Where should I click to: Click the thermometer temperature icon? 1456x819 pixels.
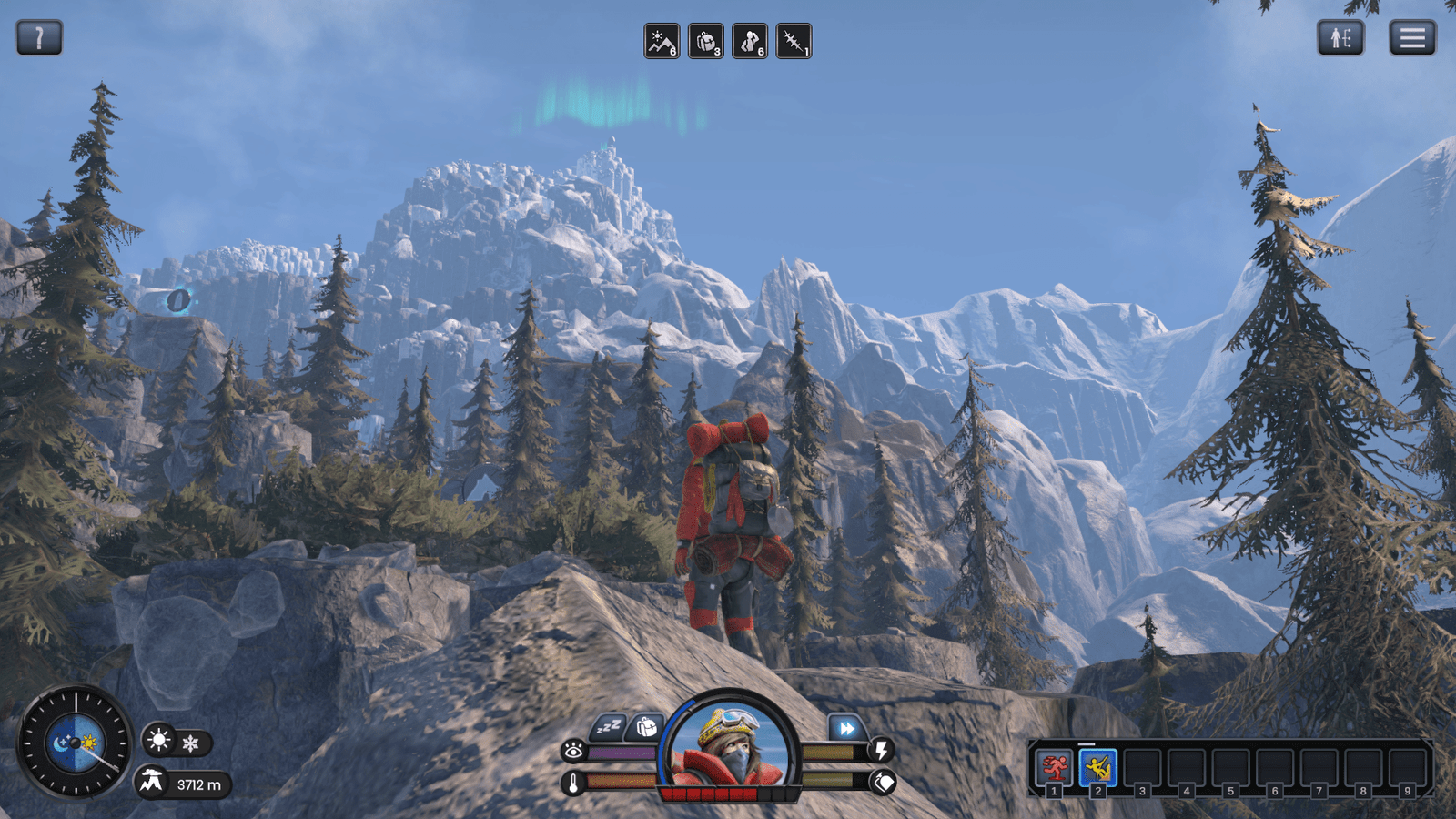point(573,782)
